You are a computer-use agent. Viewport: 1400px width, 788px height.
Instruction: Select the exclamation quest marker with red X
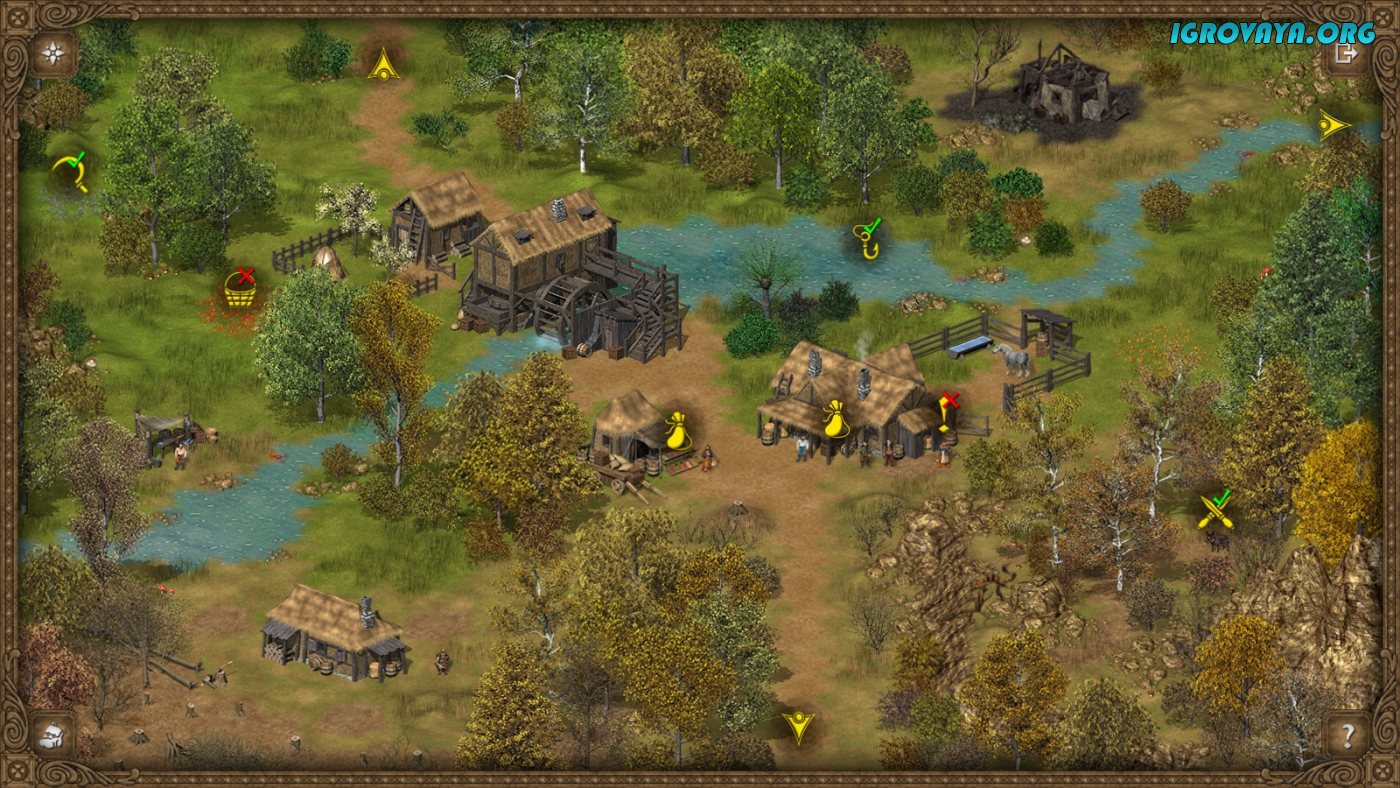point(946,412)
